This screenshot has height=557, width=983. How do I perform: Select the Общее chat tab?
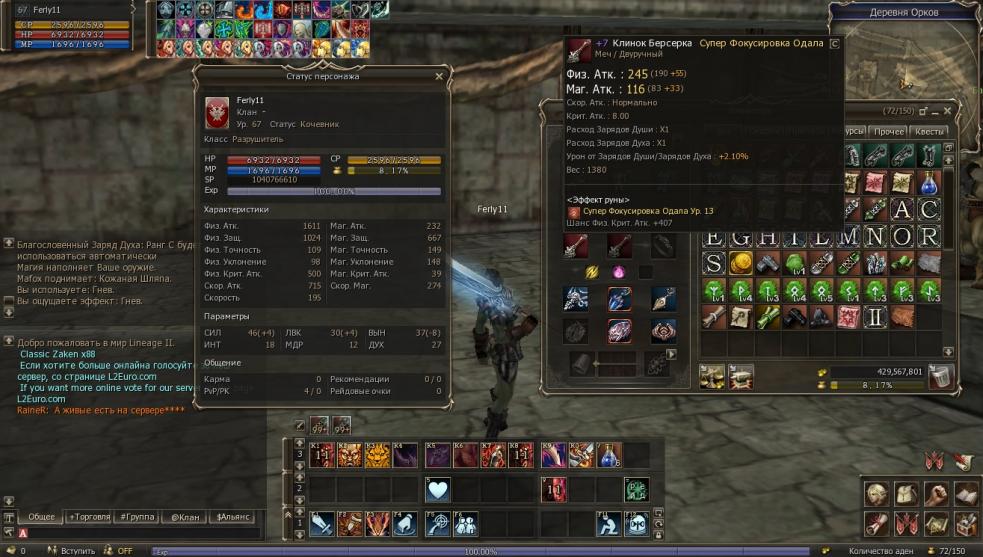pos(41,517)
